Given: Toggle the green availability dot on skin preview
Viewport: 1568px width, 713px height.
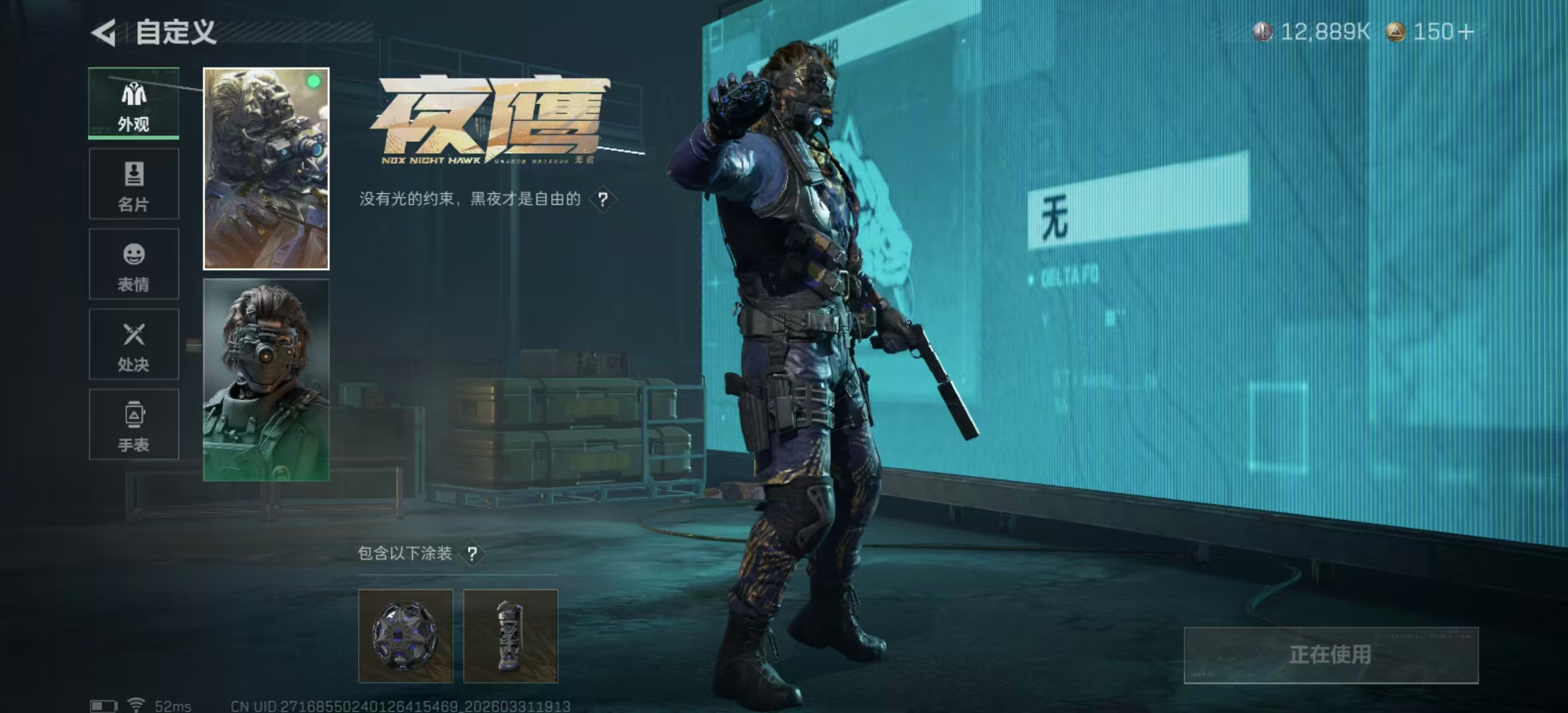Looking at the screenshot, I should 314,80.
